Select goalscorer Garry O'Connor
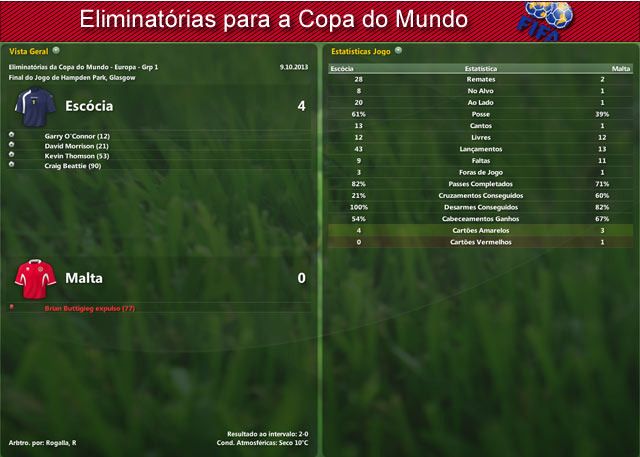The height and width of the screenshot is (457, 640). pos(77,136)
